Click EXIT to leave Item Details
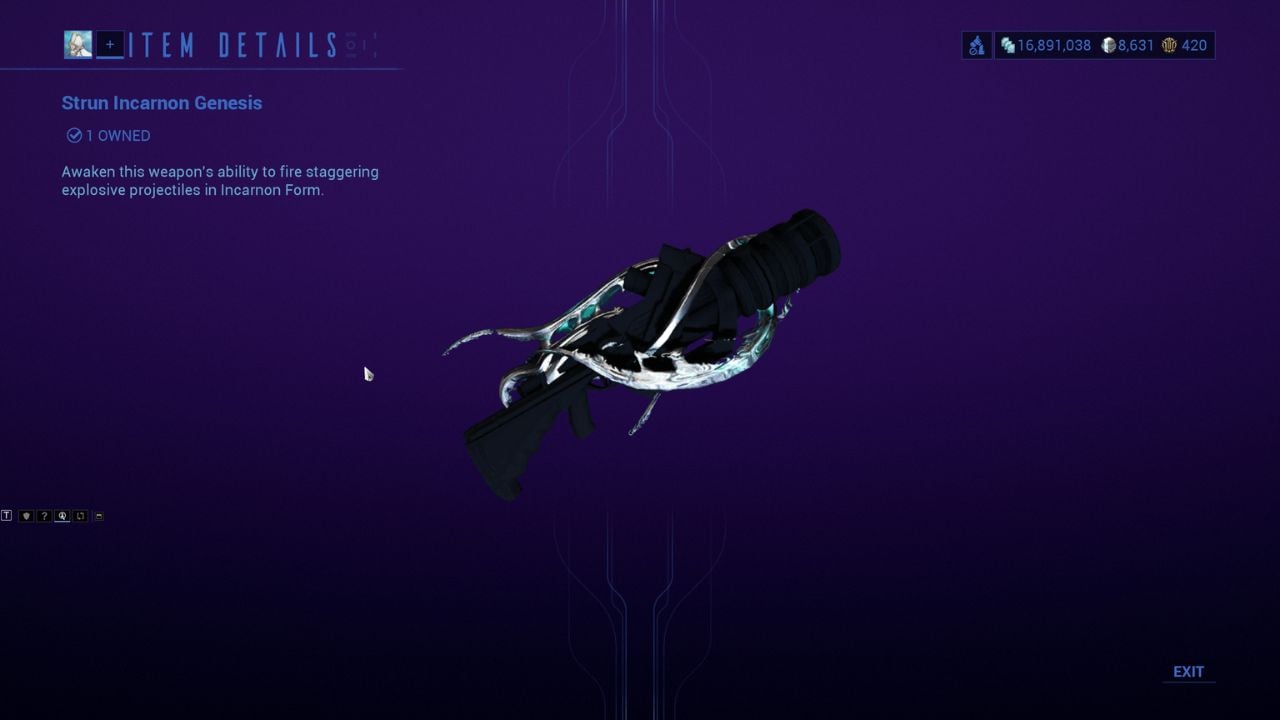 pyautogui.click(x=1188, y=671)
